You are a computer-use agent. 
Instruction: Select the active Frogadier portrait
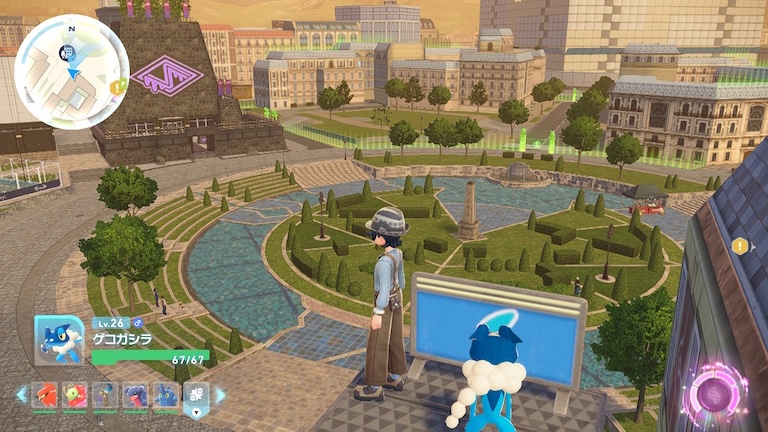pyautogui.click(x=58, y=340)
